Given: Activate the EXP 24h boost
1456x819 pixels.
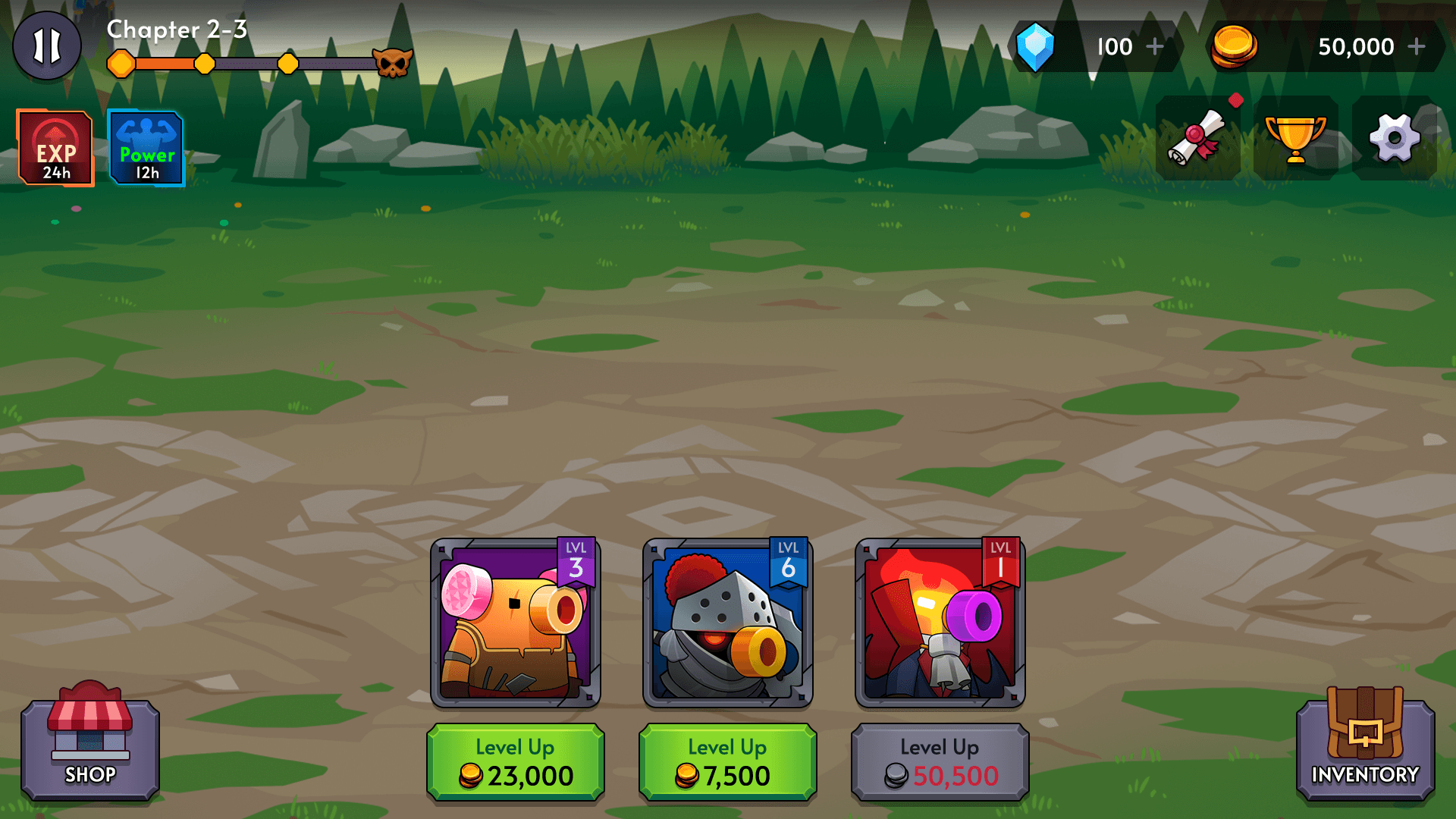Looking at the screenshot, I should click(x=55, y=148).
